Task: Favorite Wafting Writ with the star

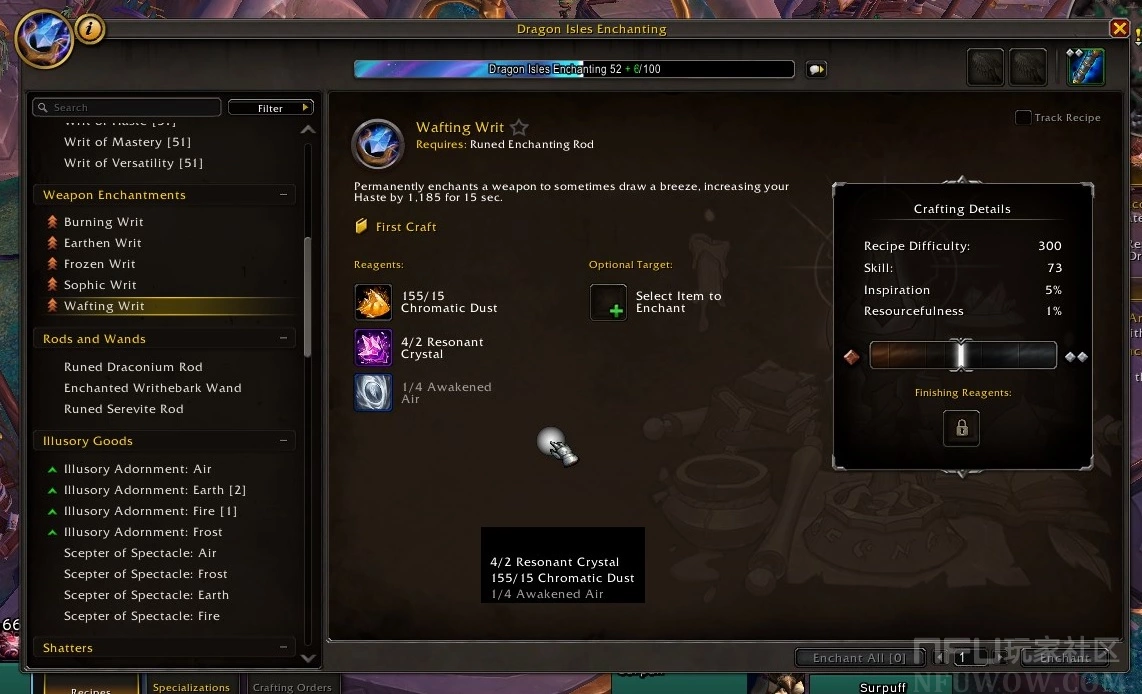Action: click(519, 128)
